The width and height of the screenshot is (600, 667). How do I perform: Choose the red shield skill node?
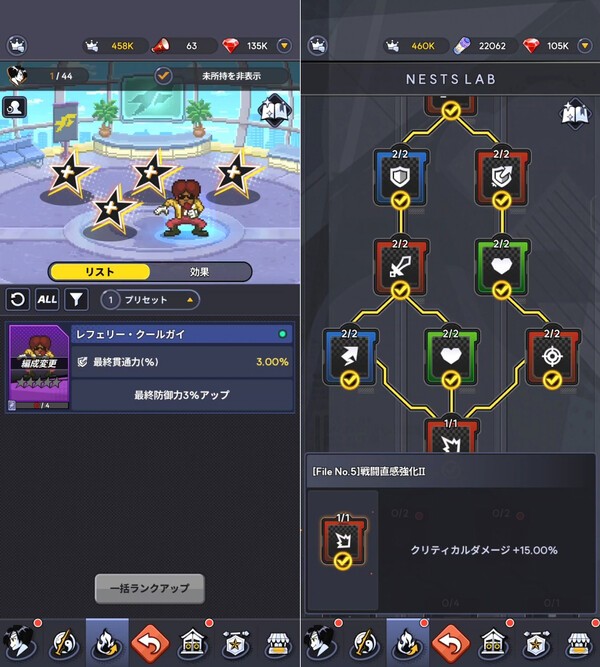coord(501,175)
